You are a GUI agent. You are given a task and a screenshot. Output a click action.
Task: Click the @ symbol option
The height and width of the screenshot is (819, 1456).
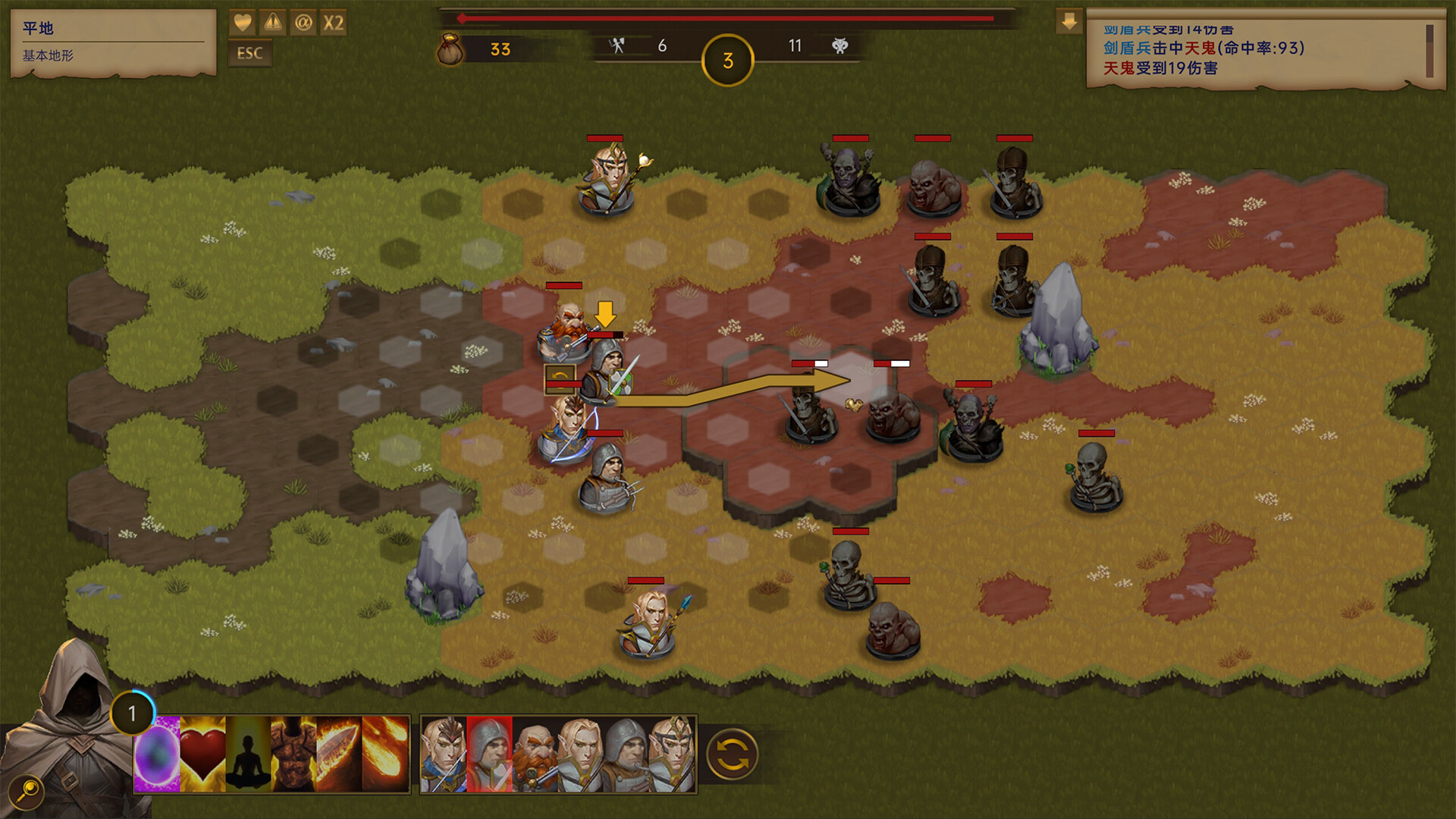(x=303, y=23)
